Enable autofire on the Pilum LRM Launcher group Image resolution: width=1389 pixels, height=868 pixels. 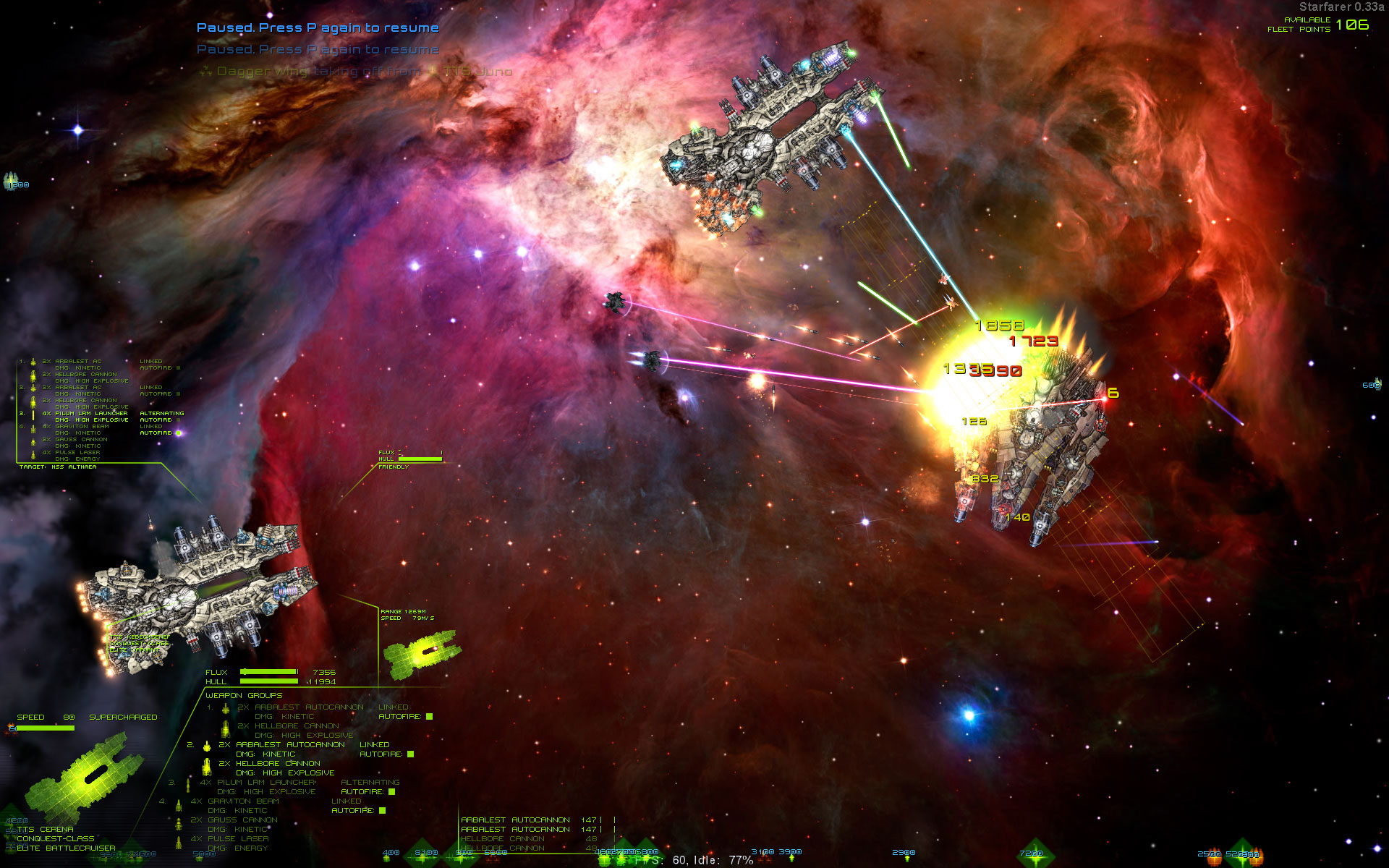click(391, 791)
